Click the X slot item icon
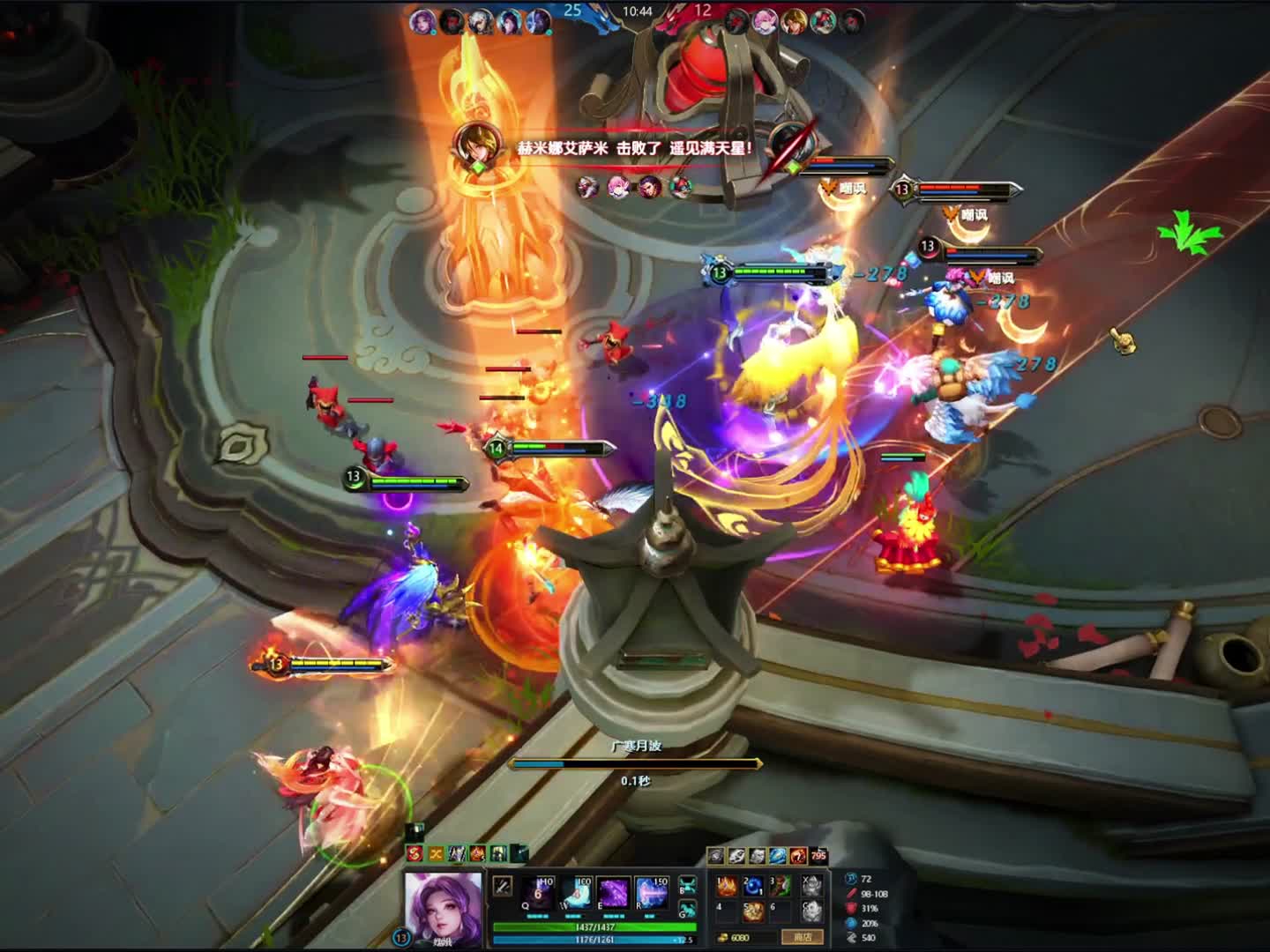This screenshot has height=952, width=1270. tap(812, 885)
